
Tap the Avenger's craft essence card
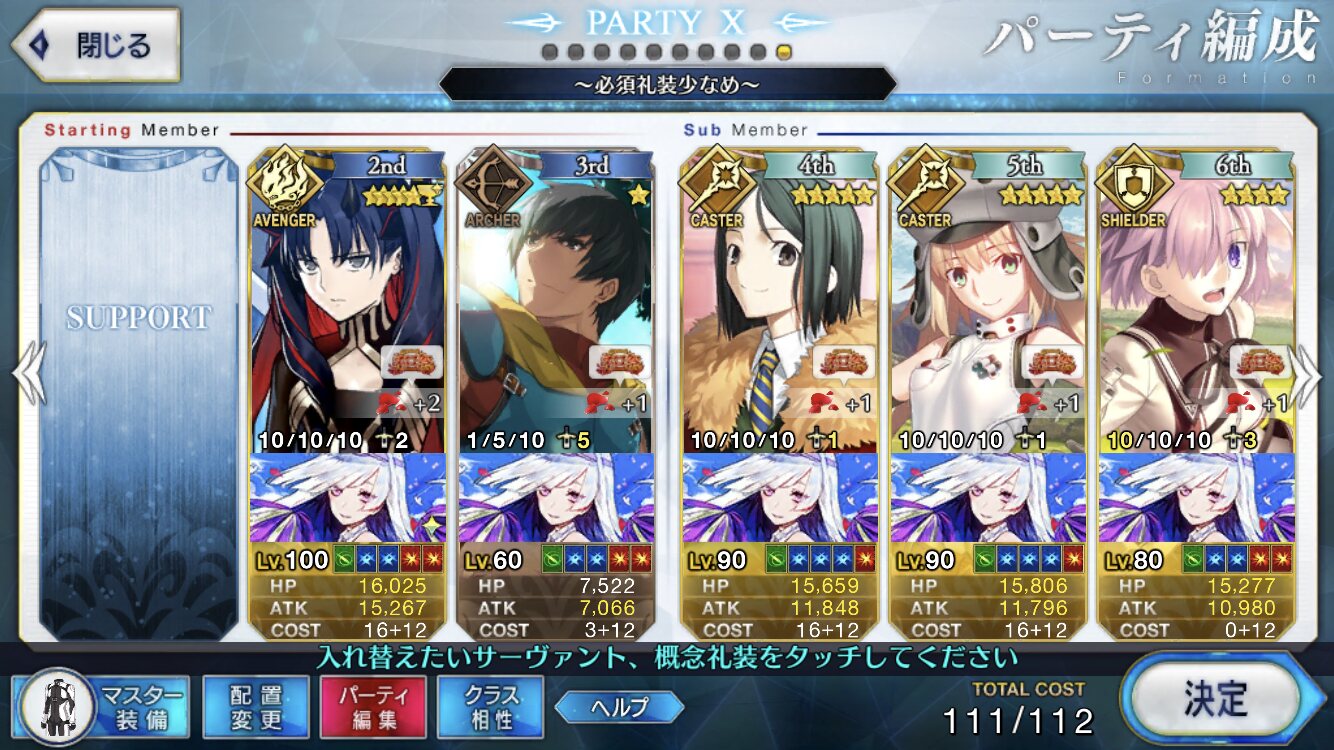click(x=346, y=500)
